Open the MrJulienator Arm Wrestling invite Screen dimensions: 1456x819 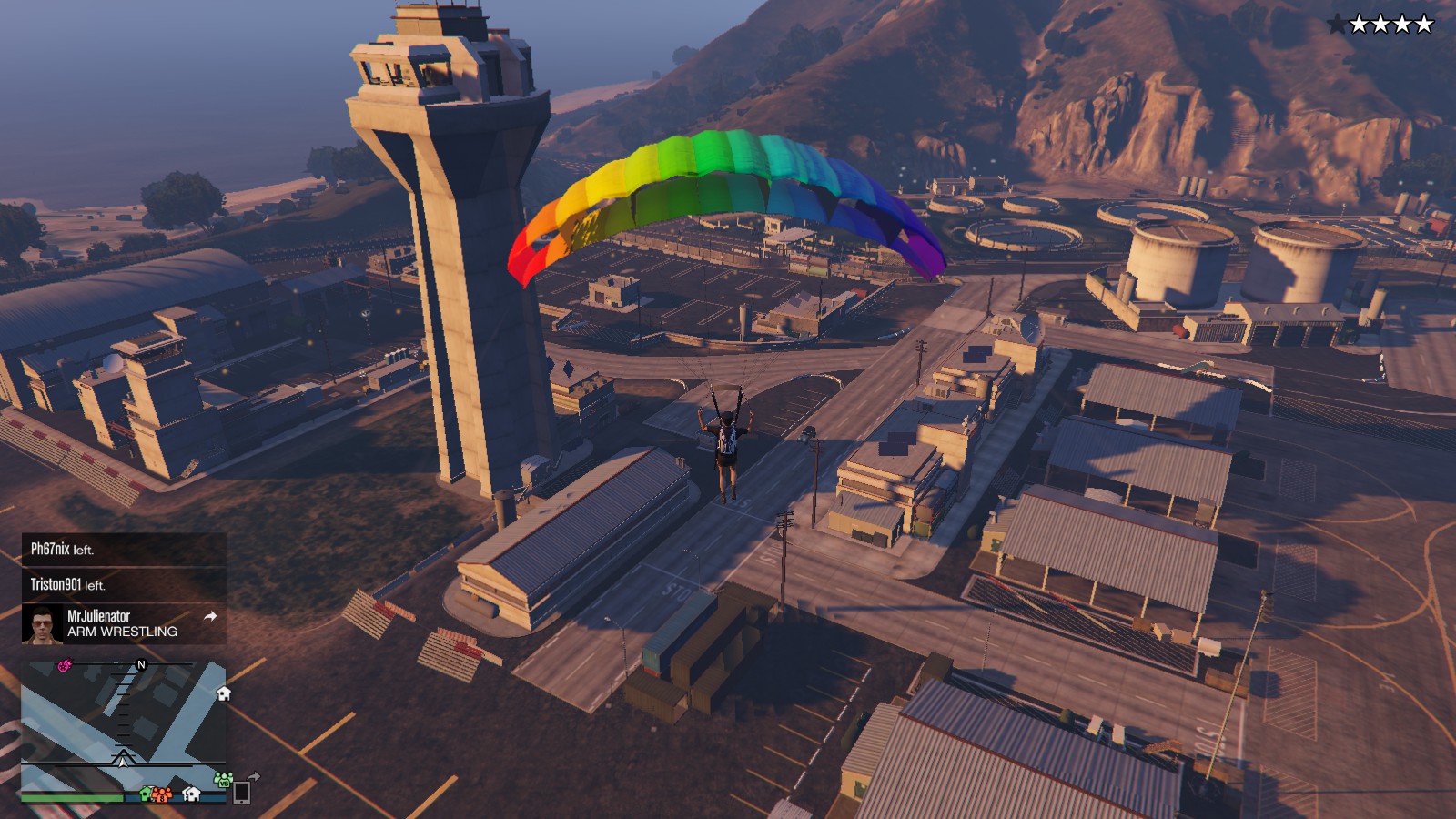click(123, 624)
